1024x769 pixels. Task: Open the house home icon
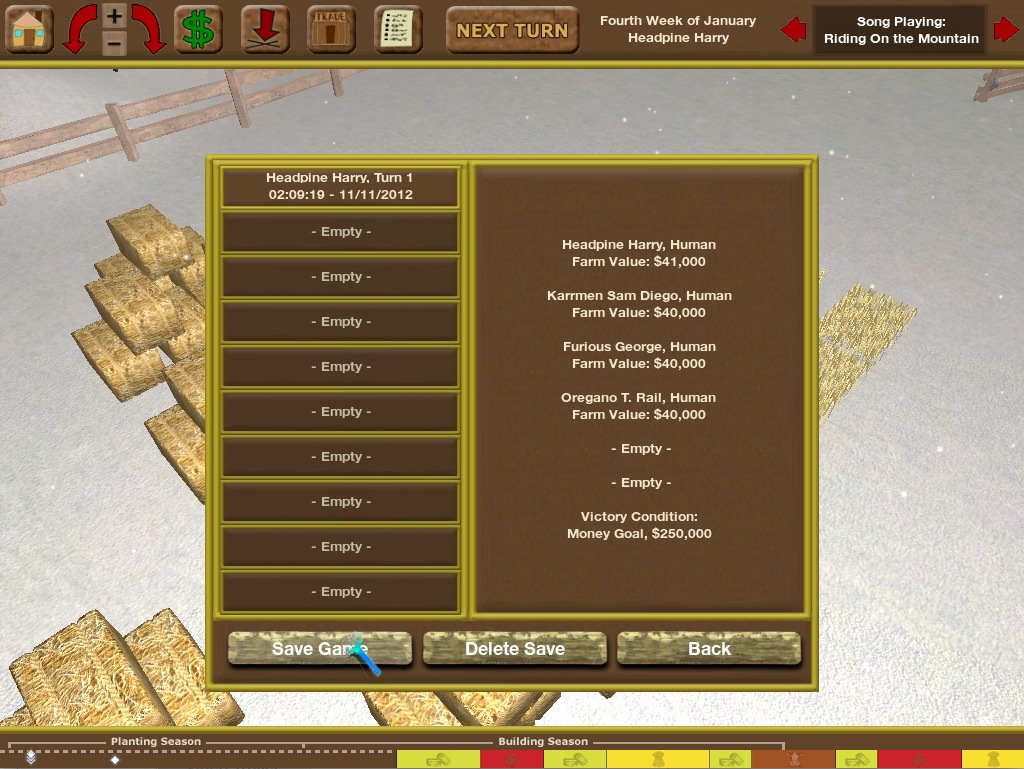point(29,30)
